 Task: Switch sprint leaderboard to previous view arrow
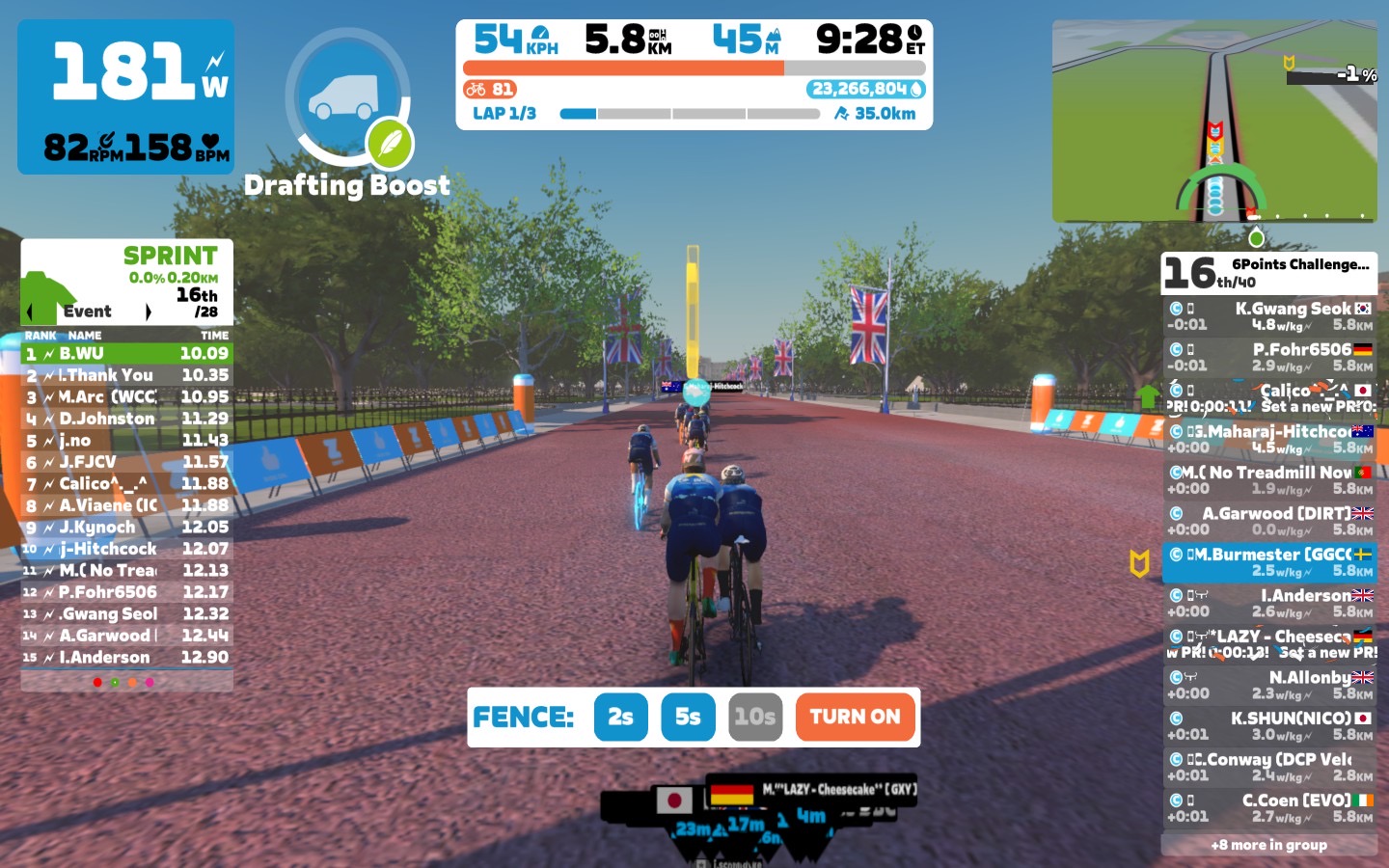pos(29,312)
